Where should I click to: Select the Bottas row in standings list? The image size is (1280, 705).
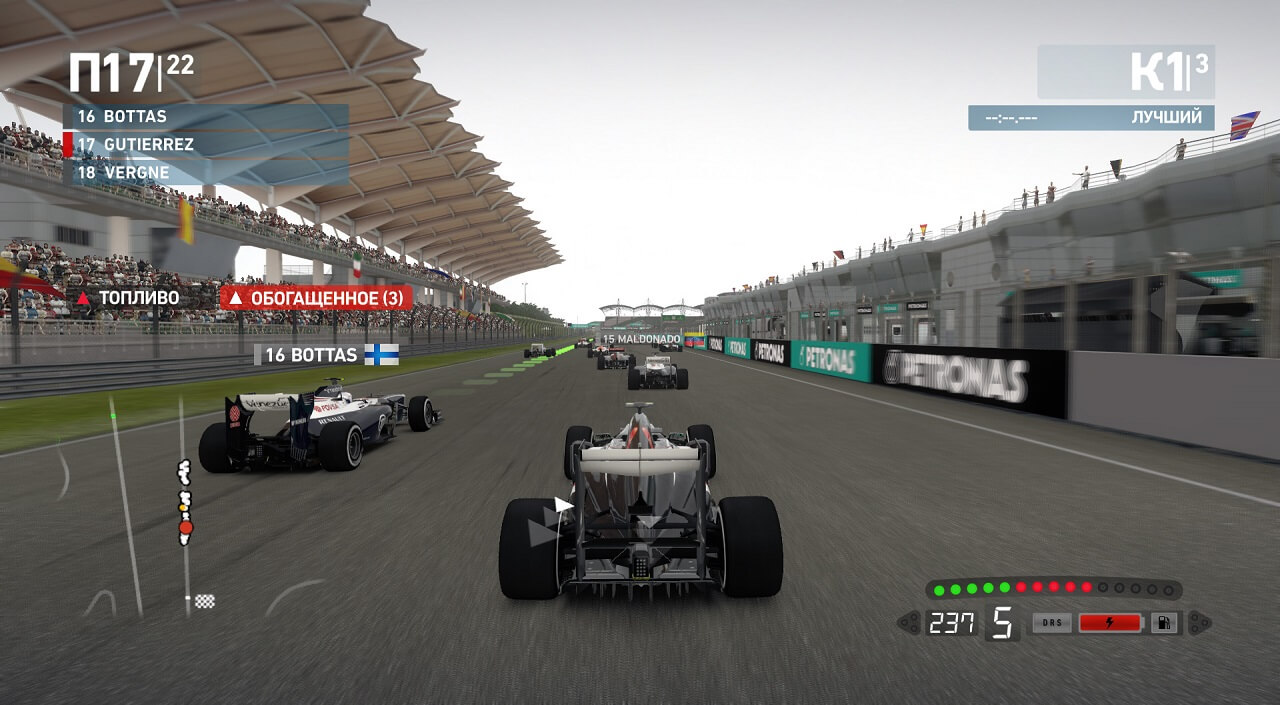(x=205, y=116)
